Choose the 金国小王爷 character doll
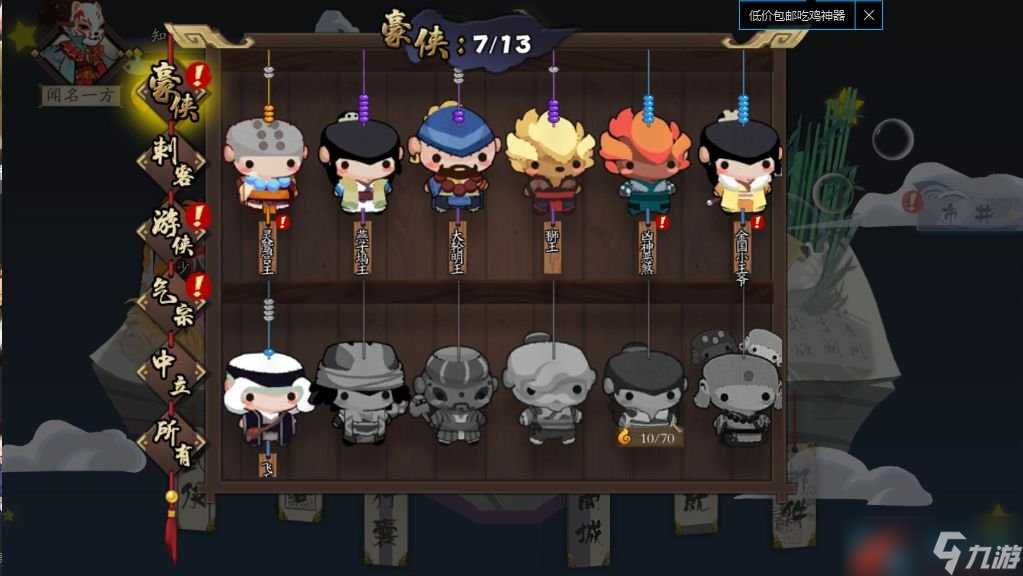The height and width of the screenshot is (576, 1023). click(741, 165)
